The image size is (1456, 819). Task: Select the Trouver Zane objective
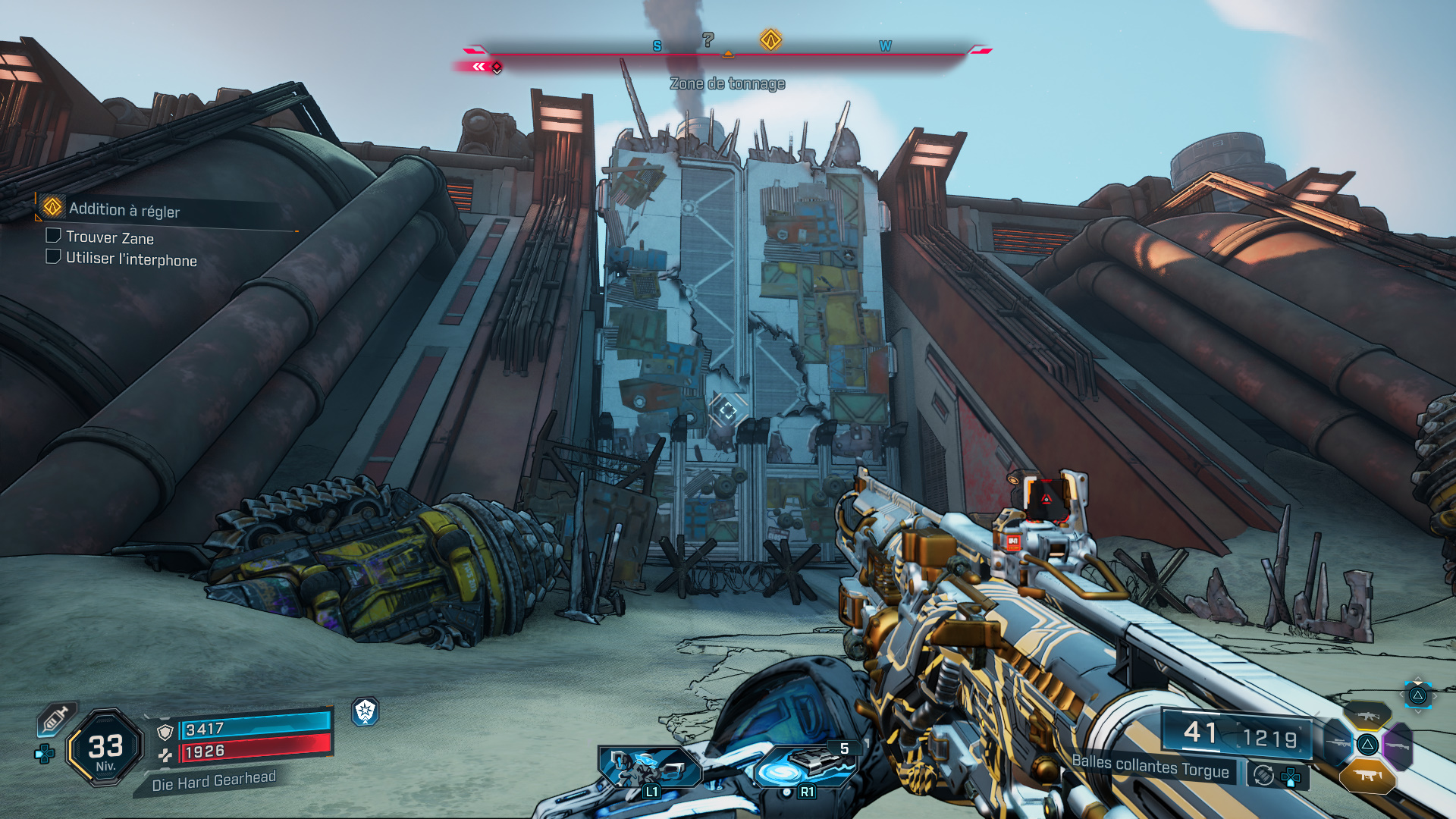pyautogui.click(x=109, y=237)
